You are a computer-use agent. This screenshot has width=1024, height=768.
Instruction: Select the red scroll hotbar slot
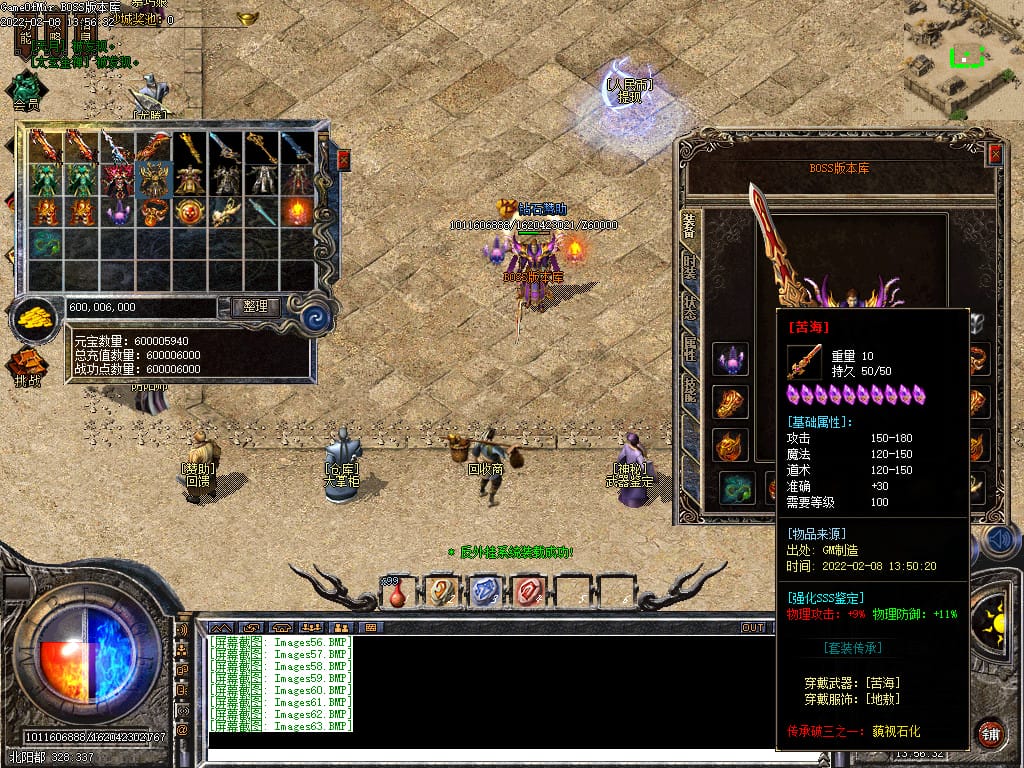coord(527,592)
